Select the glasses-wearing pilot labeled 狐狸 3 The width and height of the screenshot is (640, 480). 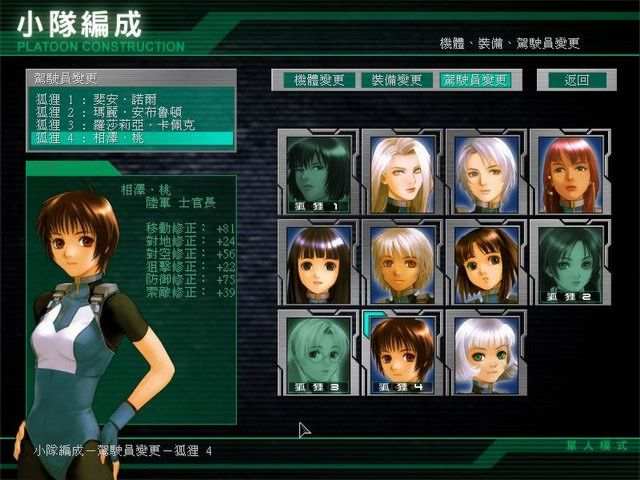318,352
